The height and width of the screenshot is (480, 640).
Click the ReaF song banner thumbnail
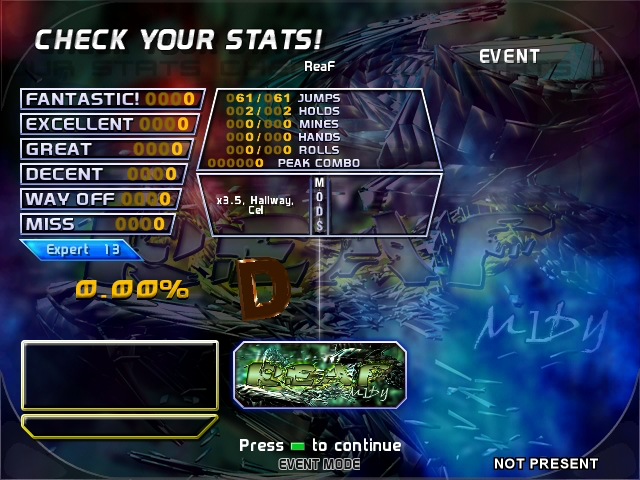point(320,374)
